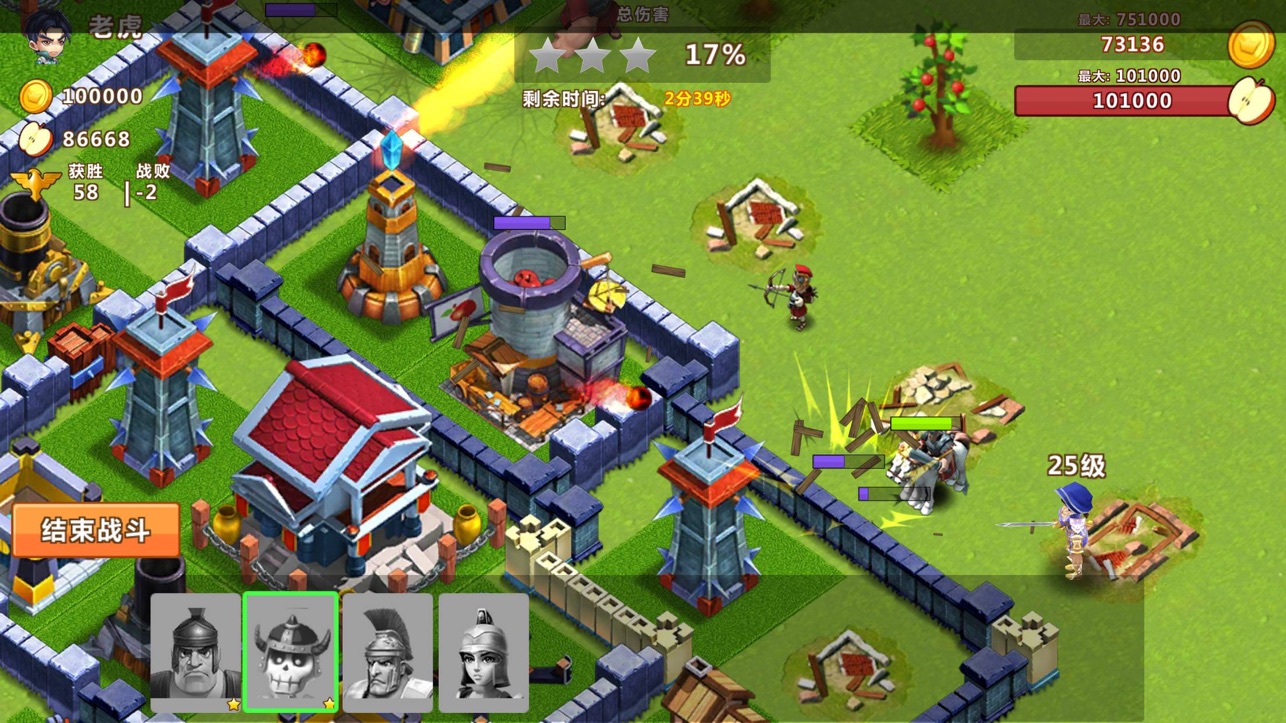Choose the horned skull troop card
The width and height of the screenshot is (1286, 723).
pyautogui.click(x=291, y=652)
